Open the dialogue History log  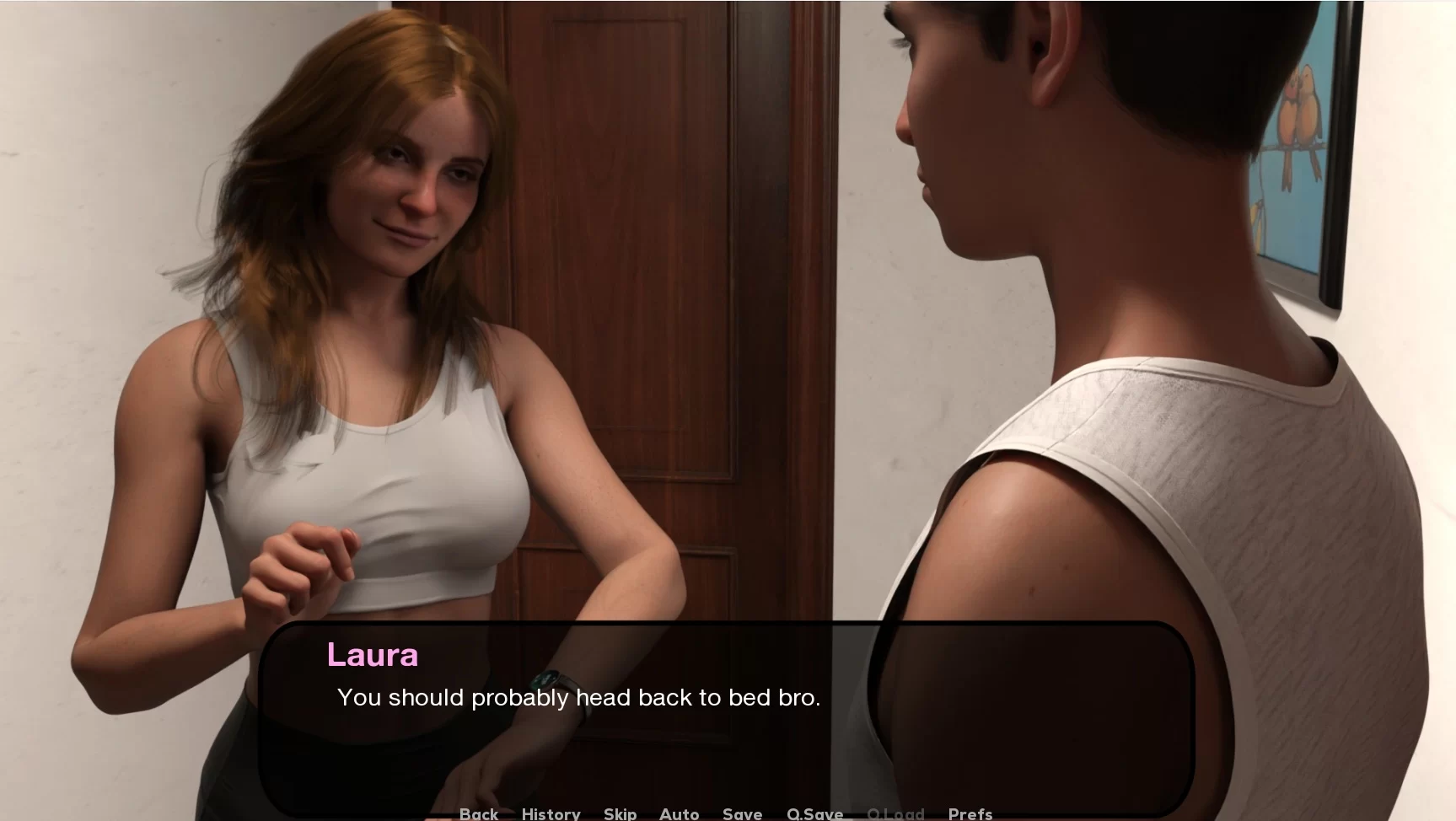(551, 813)
